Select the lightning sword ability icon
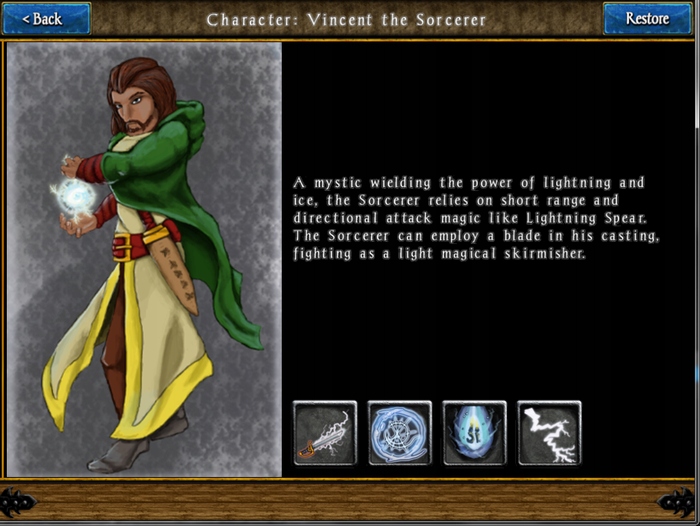 pyautogui.click(x=325, y=433)
